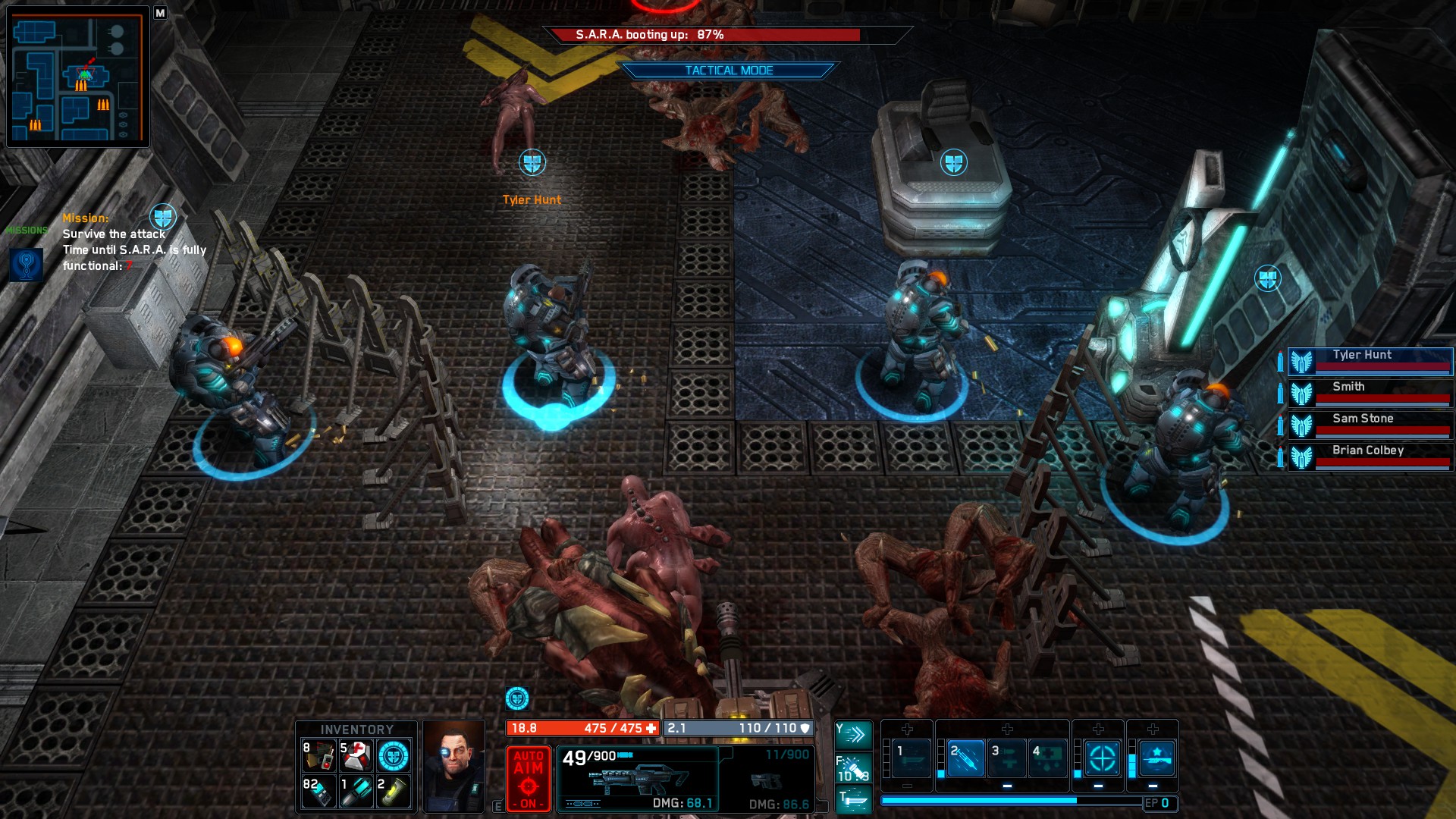Screen dimensions: 1456x819
Task: Switch to the secondary pistol weapon
Action: coord(766,779)
